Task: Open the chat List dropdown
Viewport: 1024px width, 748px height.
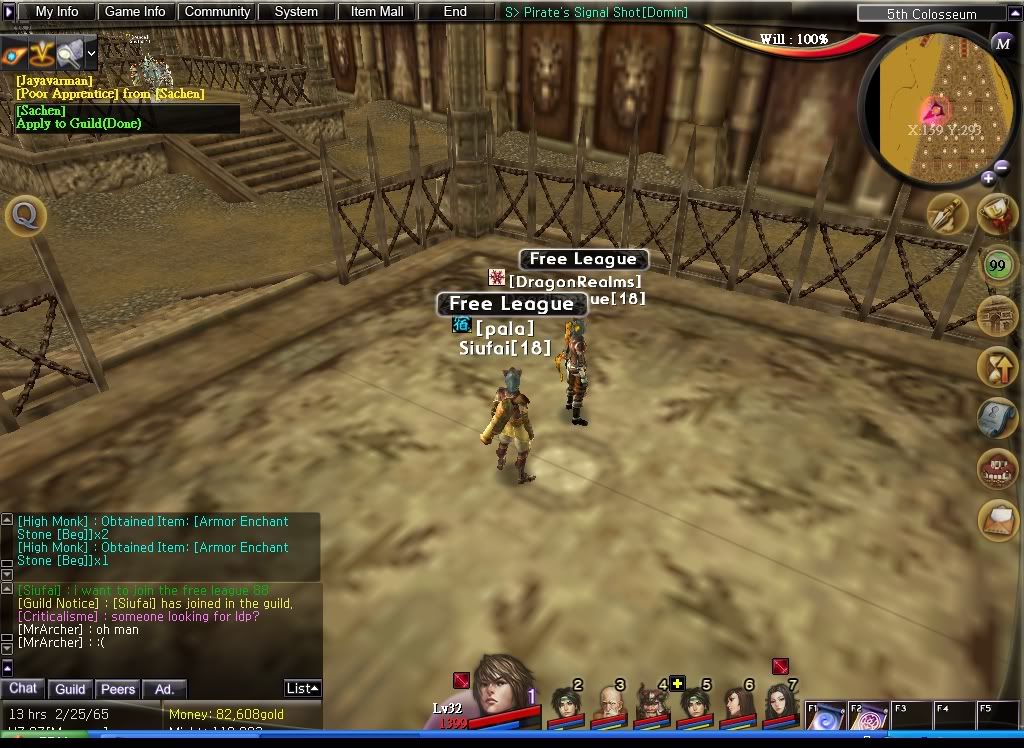Action: (302, 688)
